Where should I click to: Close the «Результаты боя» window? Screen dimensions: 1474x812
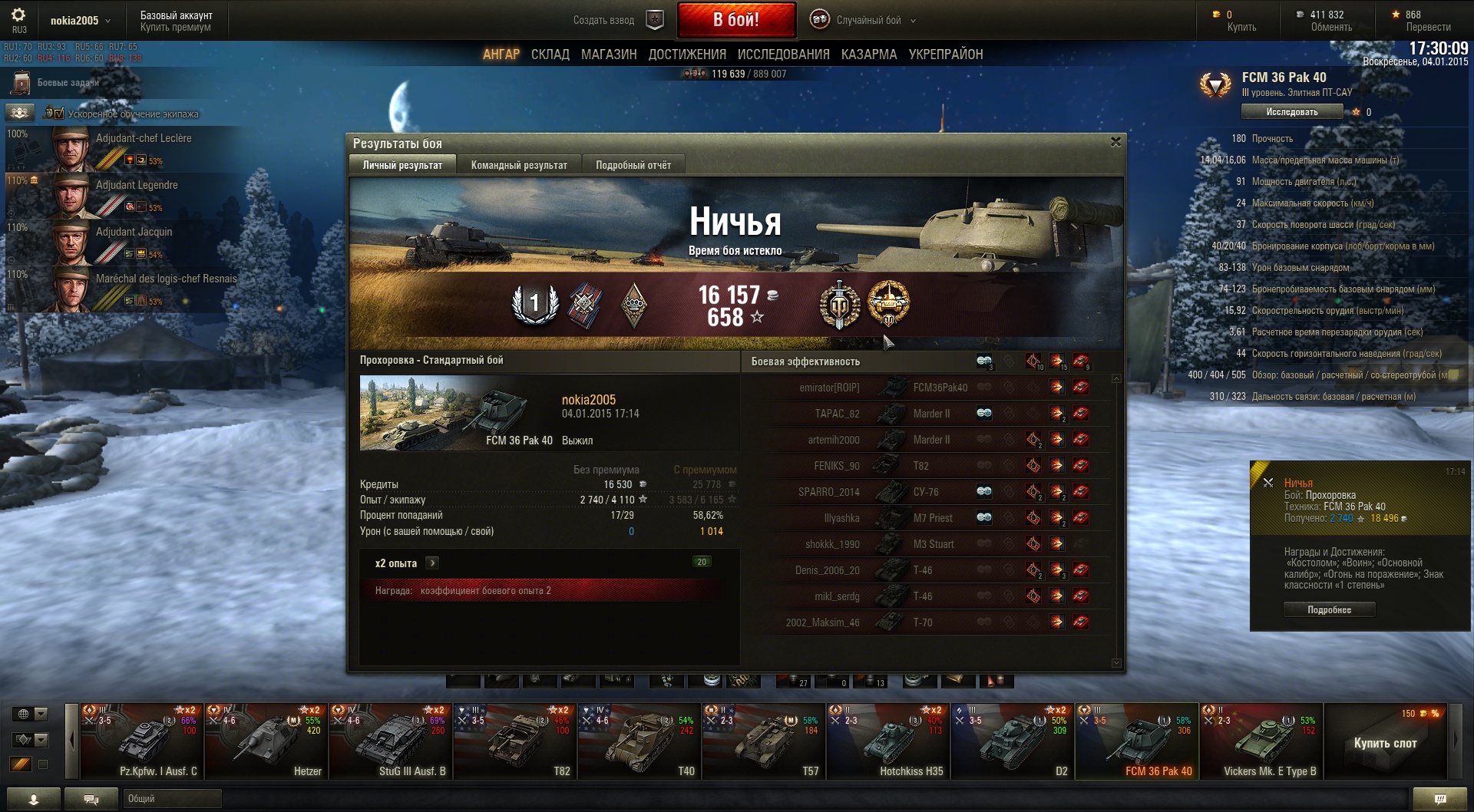pos(1115,142)
